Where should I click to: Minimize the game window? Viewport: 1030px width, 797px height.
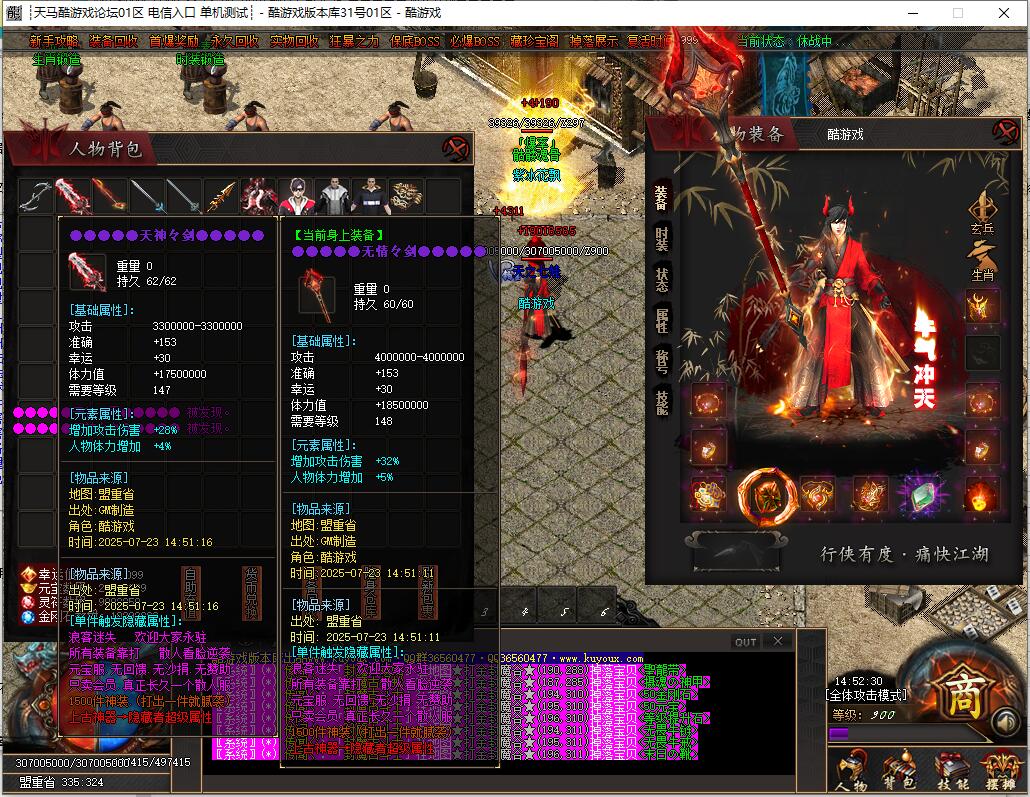[911, 13]
